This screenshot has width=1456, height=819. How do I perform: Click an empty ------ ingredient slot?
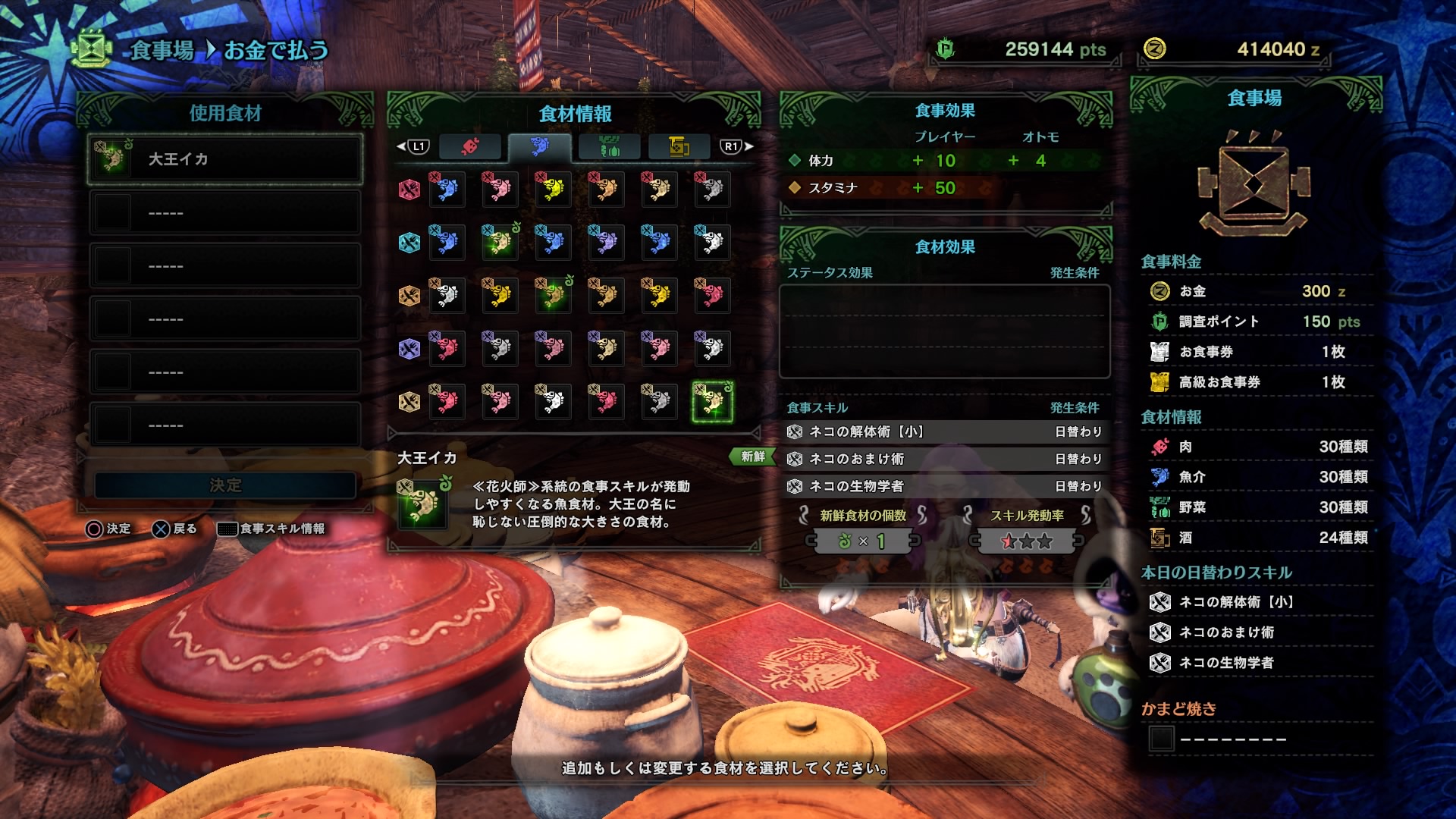(x=225, y=213)
